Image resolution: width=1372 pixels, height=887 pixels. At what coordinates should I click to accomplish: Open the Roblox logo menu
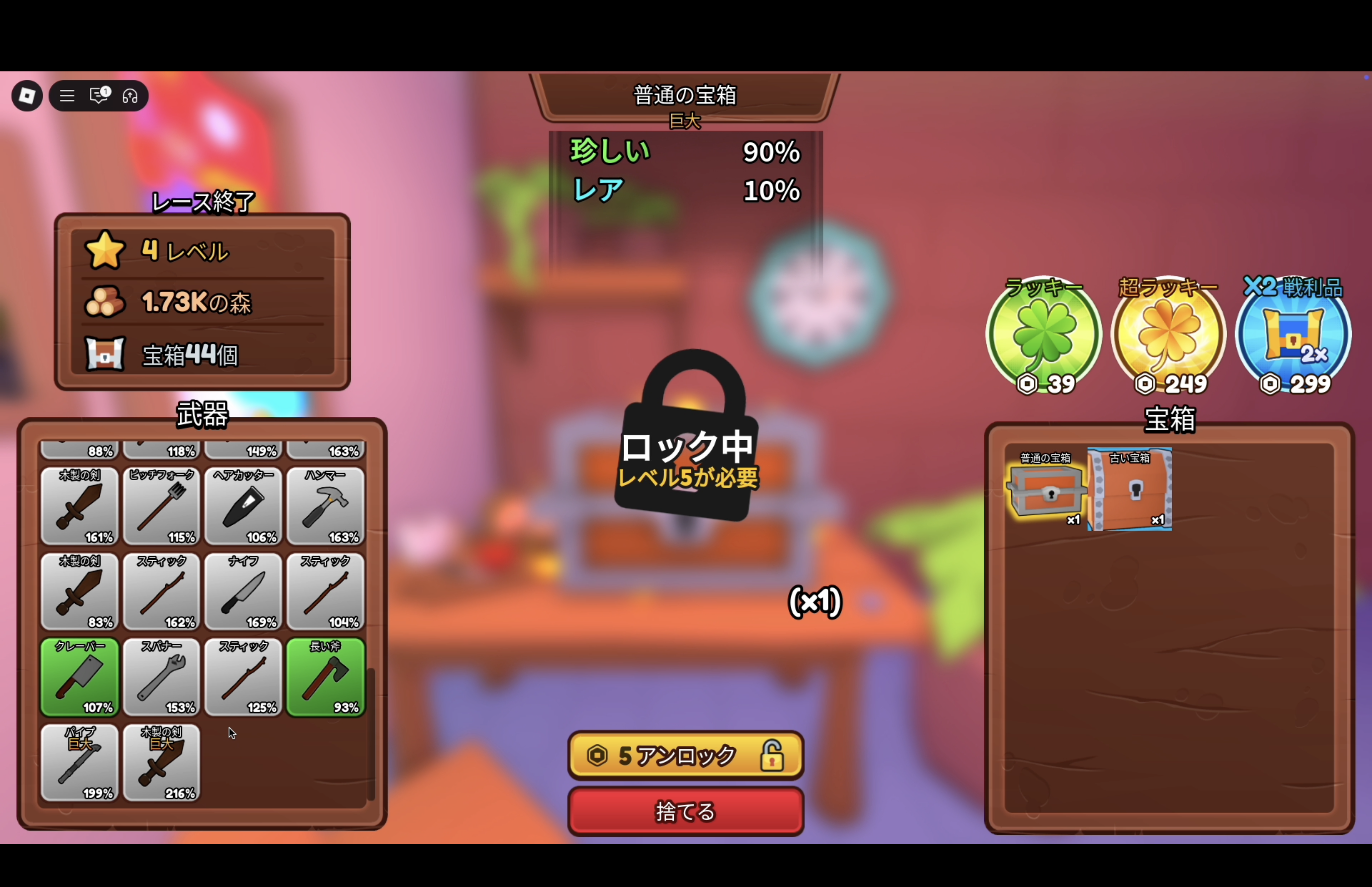point(27,96)
